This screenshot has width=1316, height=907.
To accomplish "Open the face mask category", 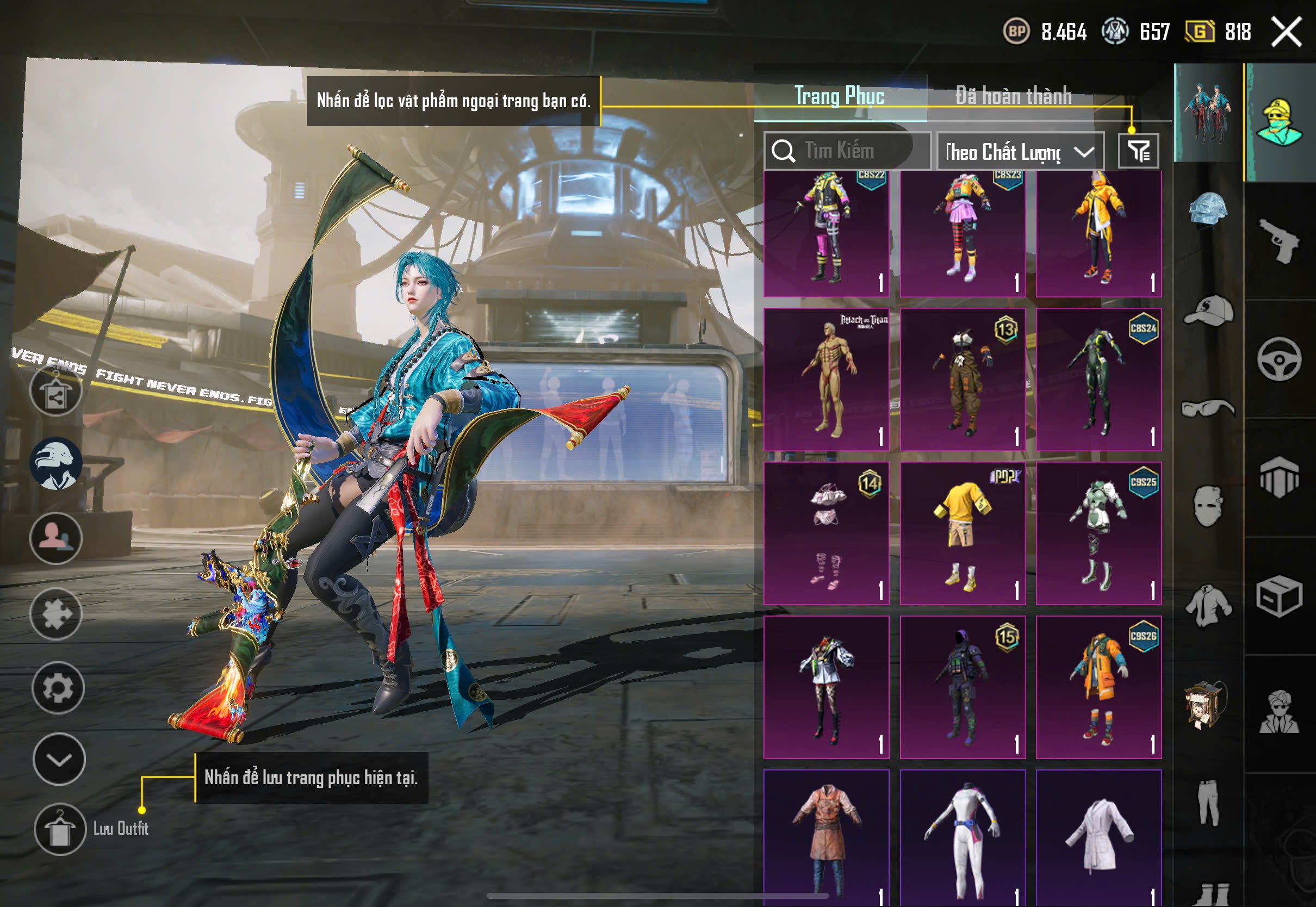I will click(1208, 506).
